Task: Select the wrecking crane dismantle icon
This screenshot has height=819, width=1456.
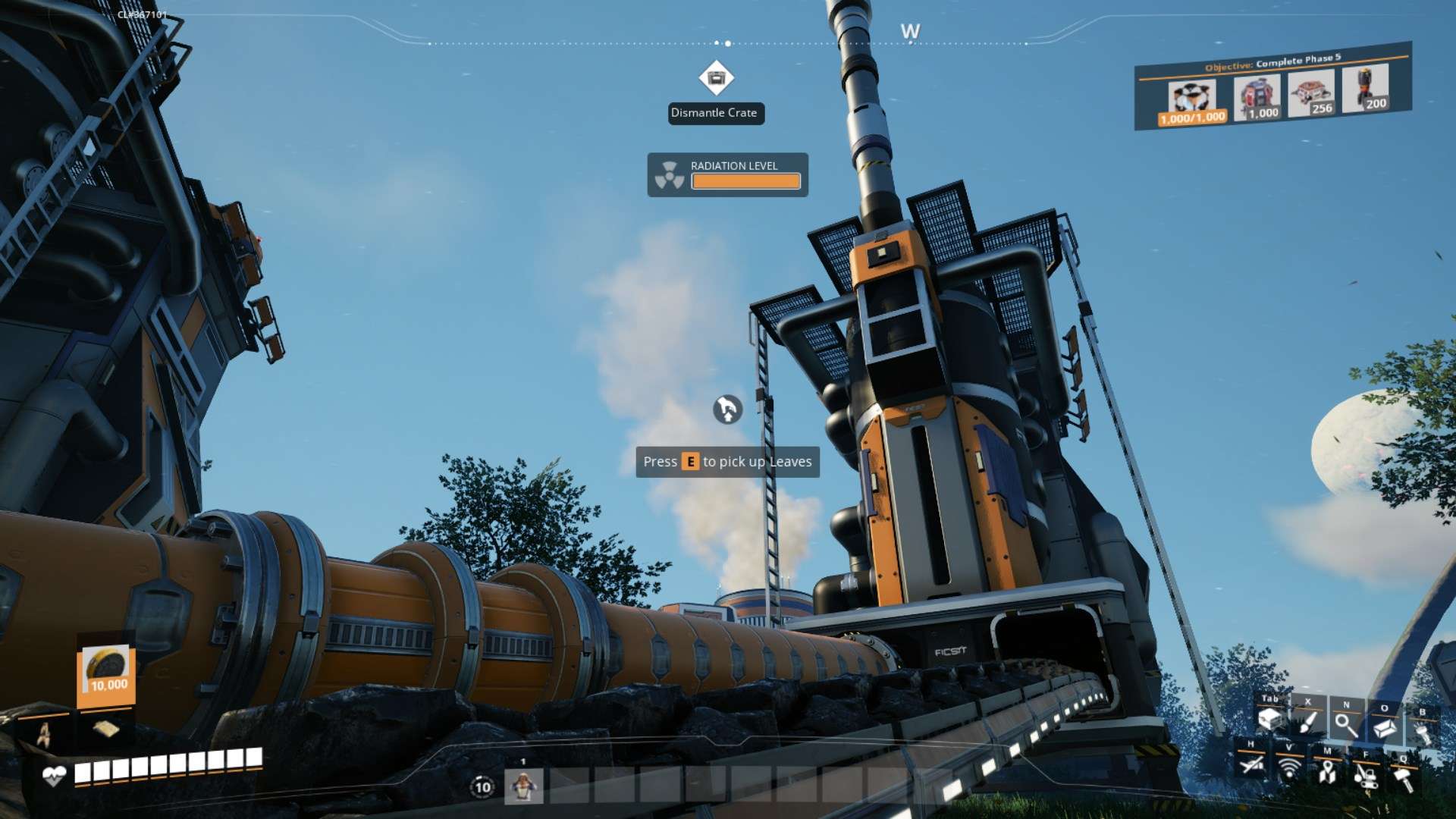Action: click(x=1366, y=776)
